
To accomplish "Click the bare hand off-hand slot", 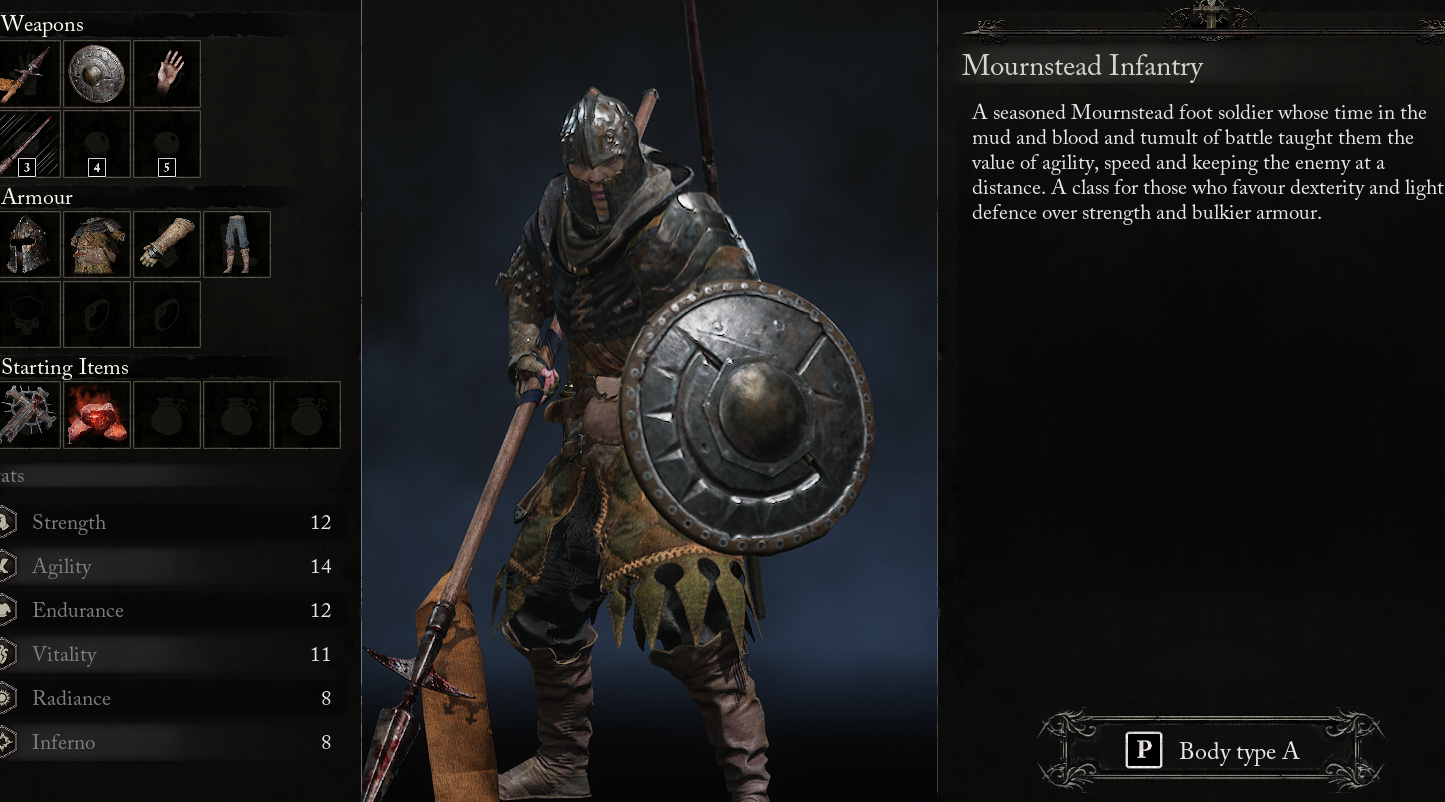I will click(x=166, y=73).
